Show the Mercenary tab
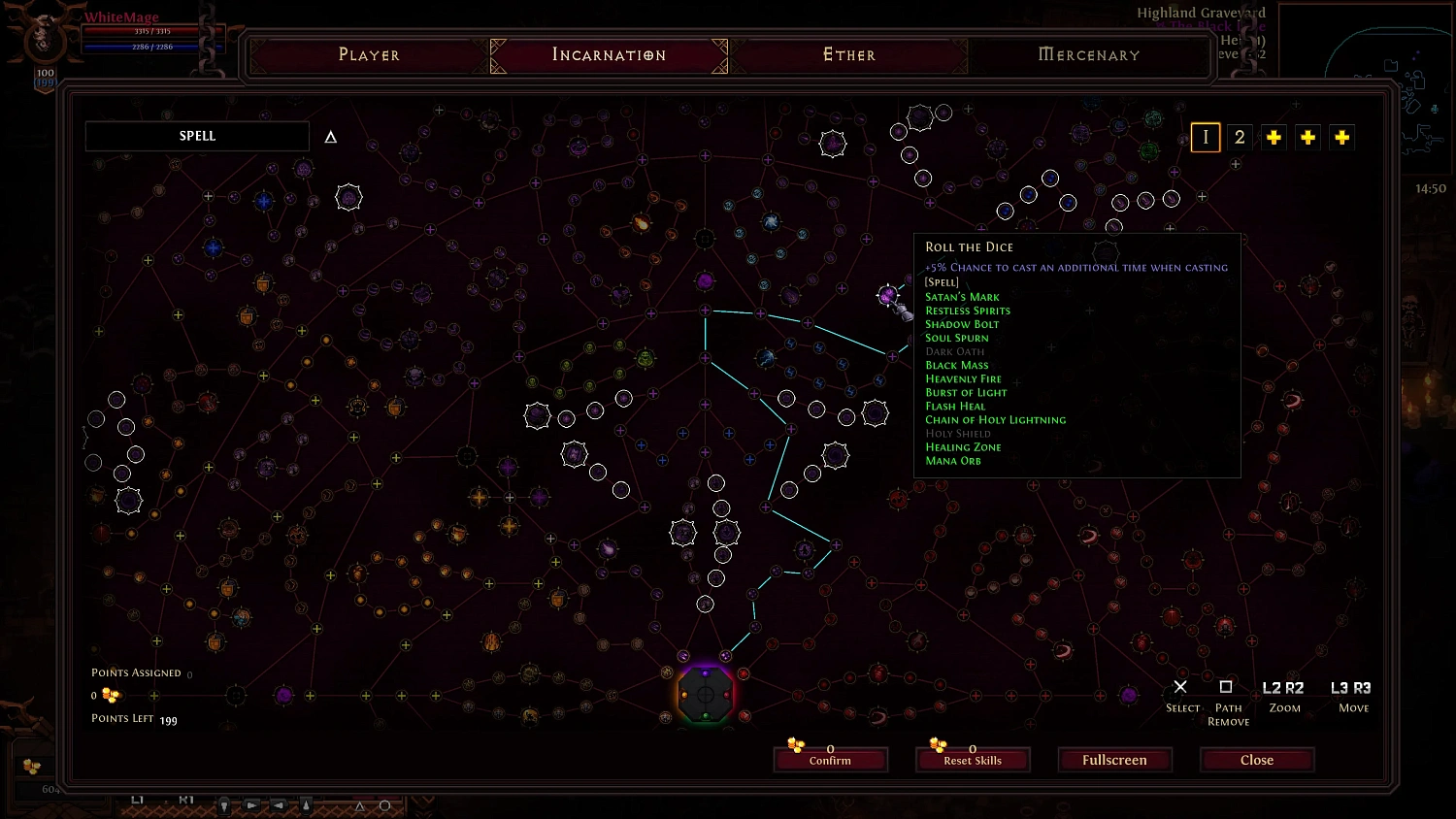1456x819 pixels. [1089, 55]
